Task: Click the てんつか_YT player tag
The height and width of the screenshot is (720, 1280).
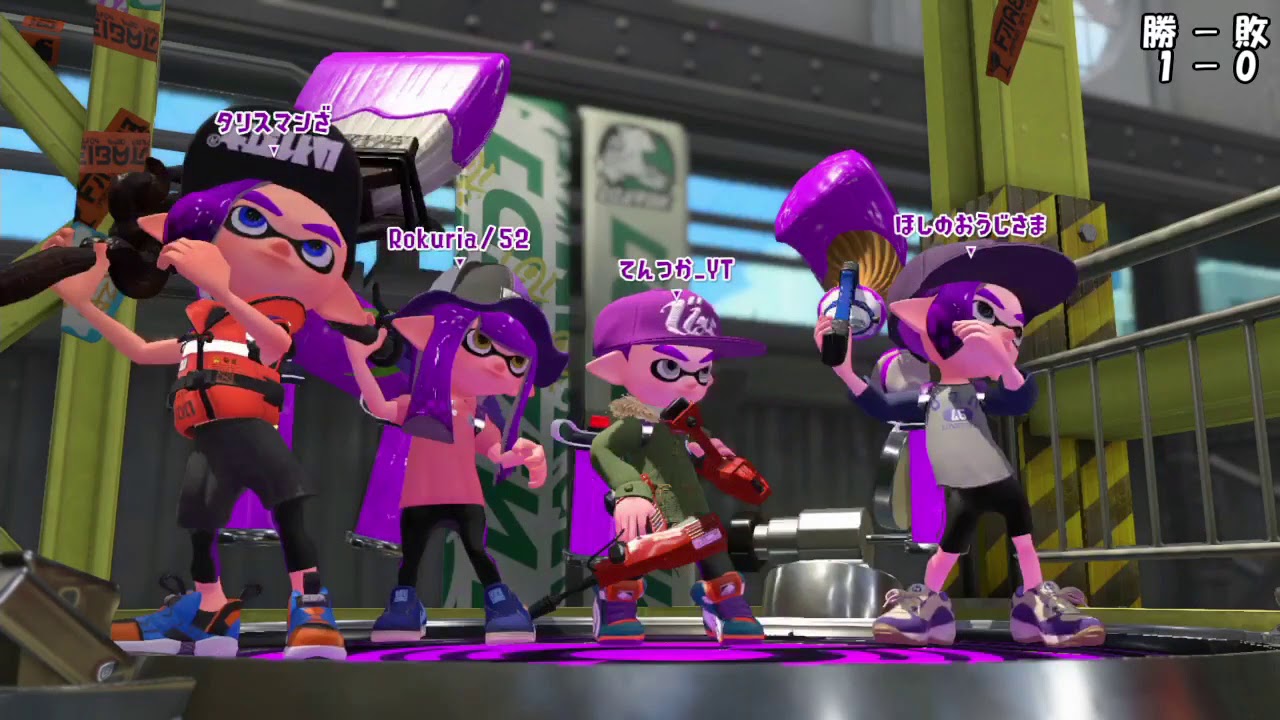Action: click(x=675, y=268)
